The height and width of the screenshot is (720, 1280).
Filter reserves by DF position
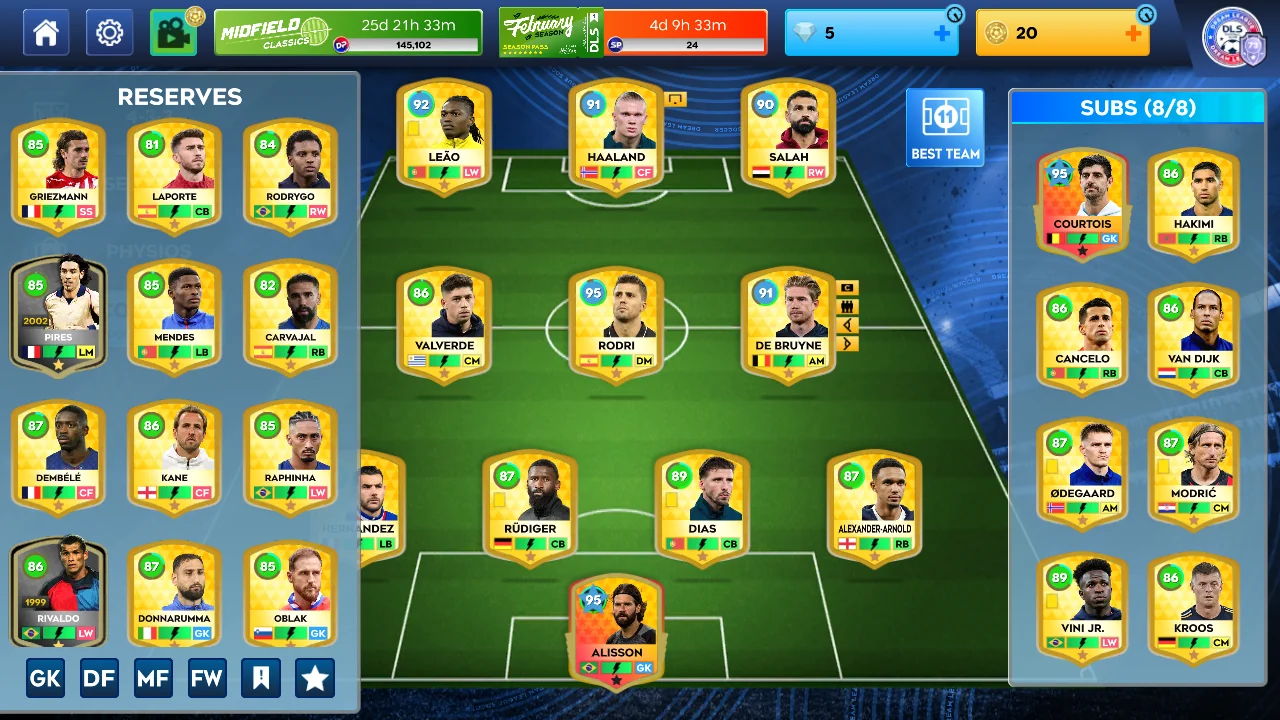click(99, 679)
